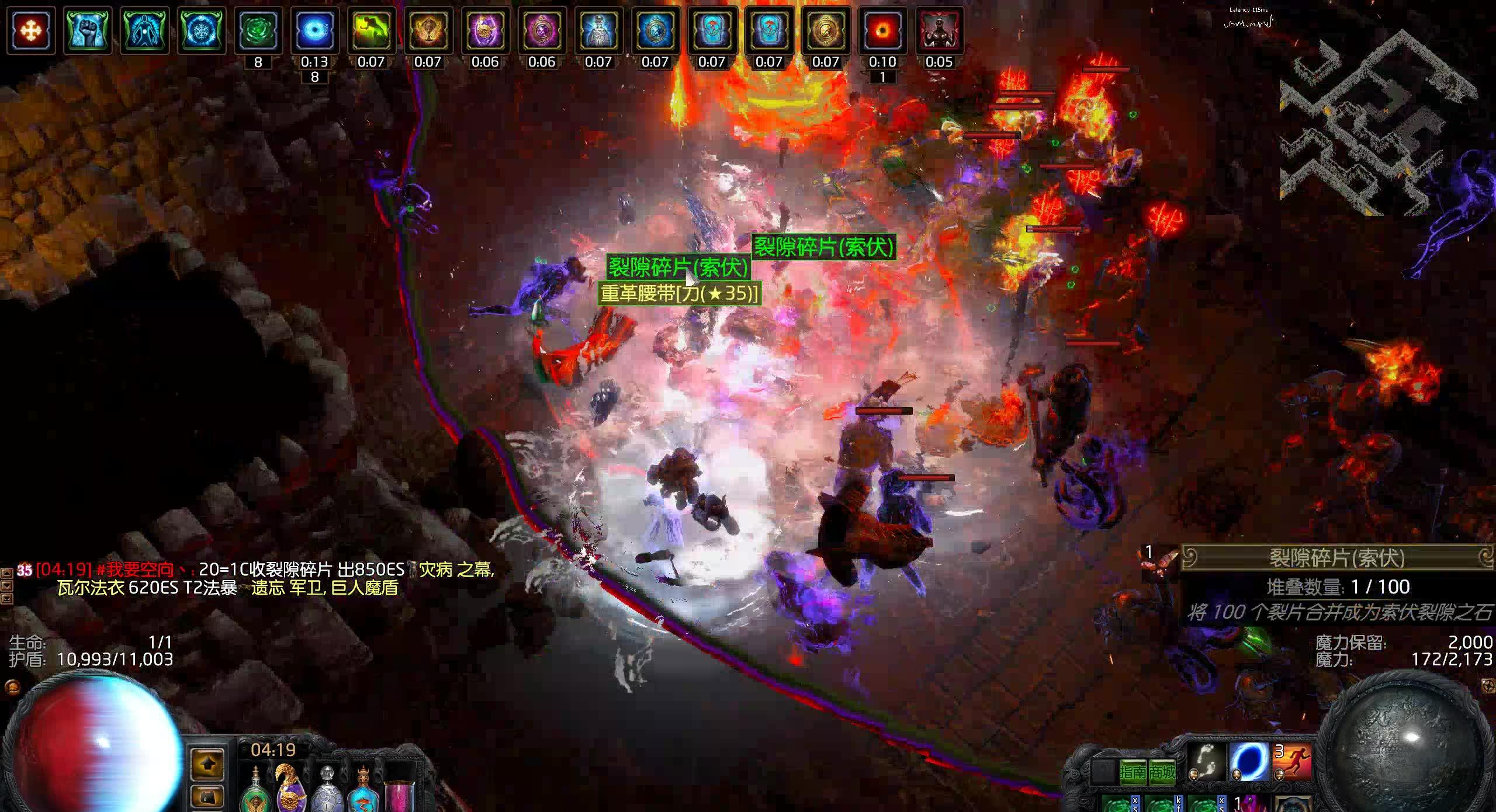Click the red cross buff icon
The width and height of the screenshot is (1496, 812).
(30, 30)
